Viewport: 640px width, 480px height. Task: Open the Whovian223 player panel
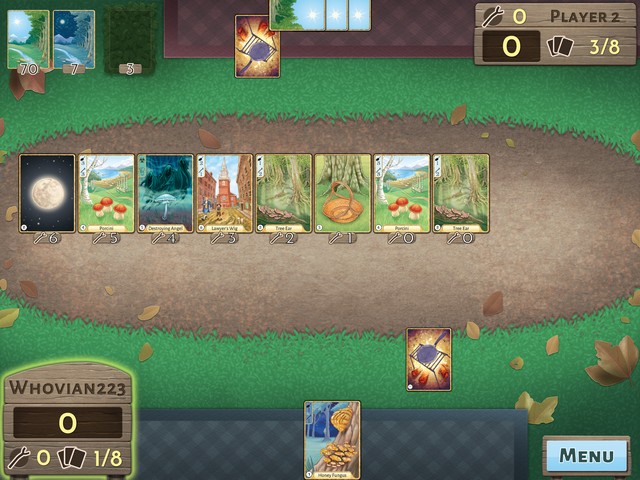pos(67,421)
